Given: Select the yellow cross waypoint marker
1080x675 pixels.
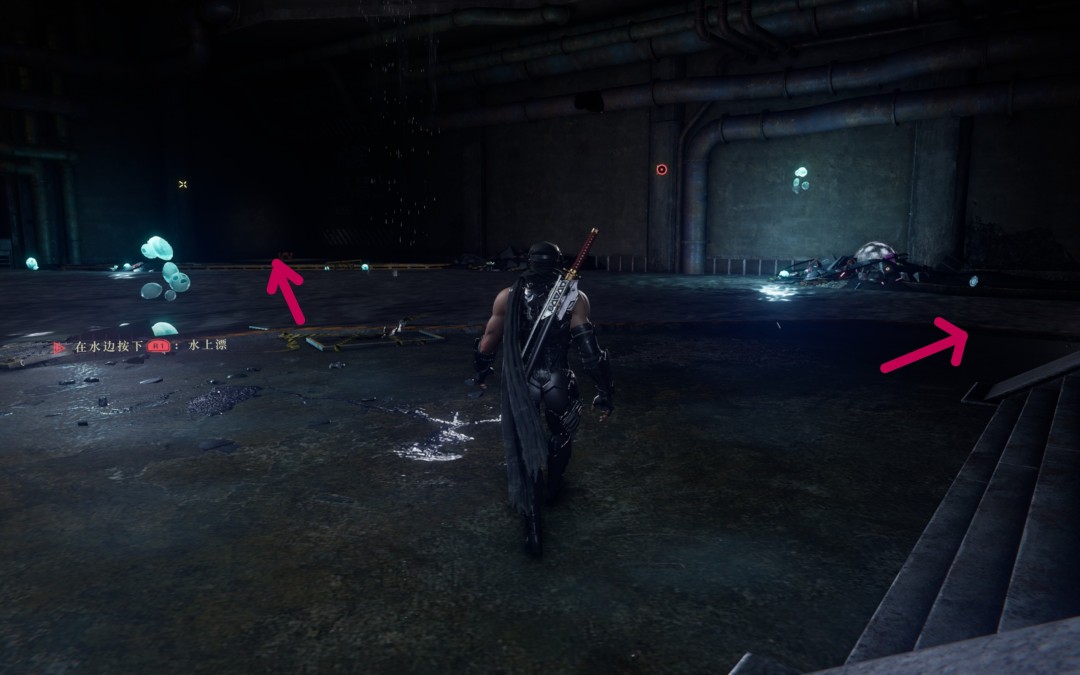Looking at the screenshot, I should tap(183, 184).
